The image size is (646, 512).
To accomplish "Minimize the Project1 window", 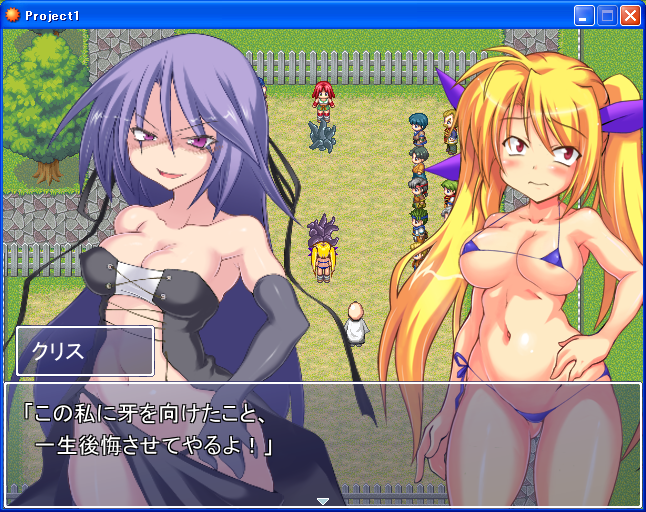I will point(584,15).
